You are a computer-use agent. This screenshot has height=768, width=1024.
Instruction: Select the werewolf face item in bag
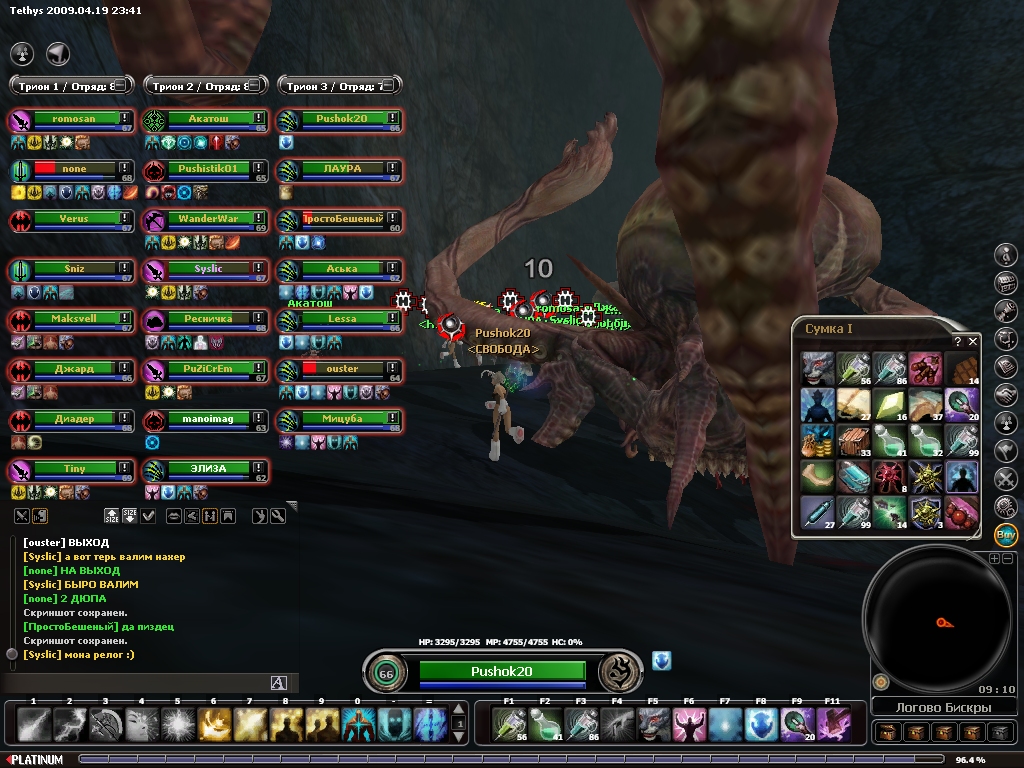pyautogui.click(x=817, y=368)
